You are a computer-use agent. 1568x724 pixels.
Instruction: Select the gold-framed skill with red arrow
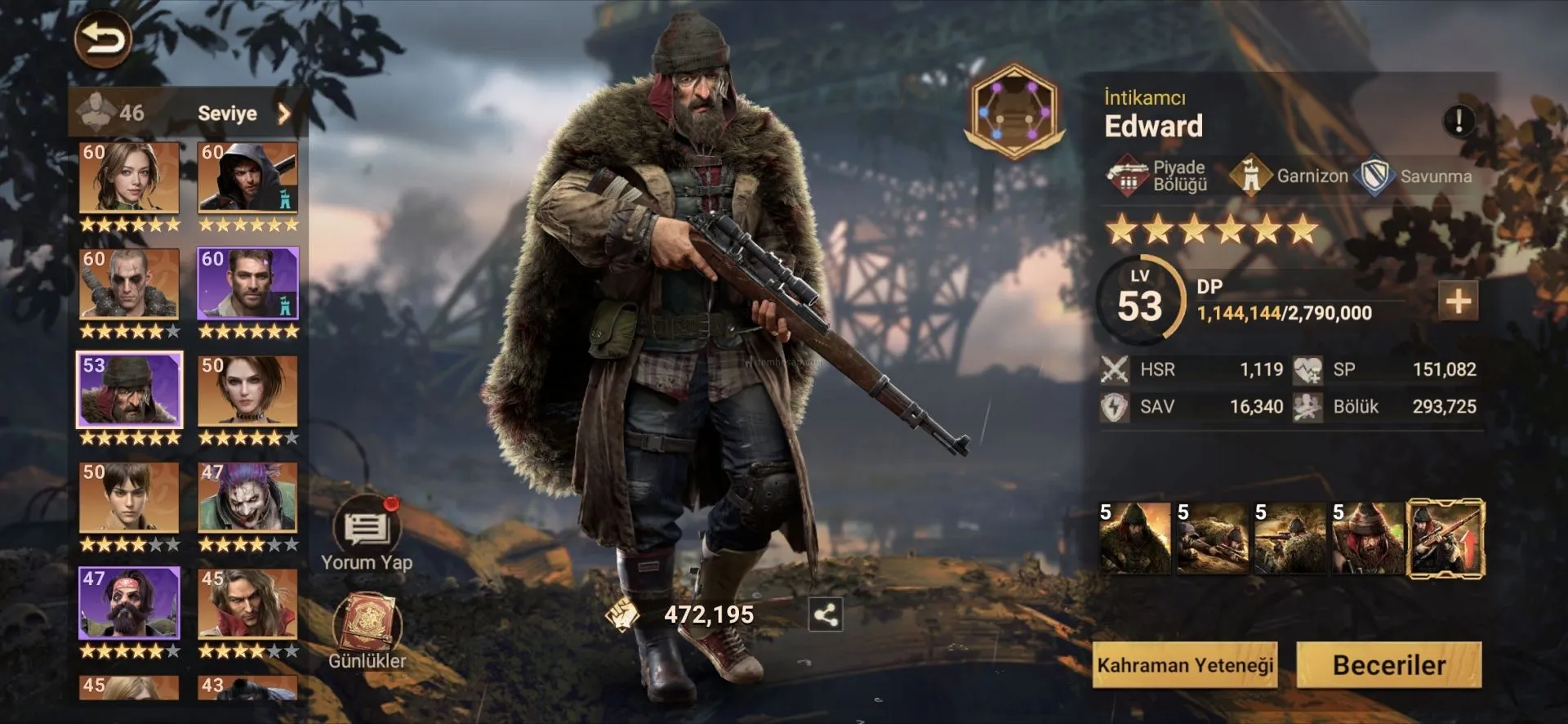(1446, 539)
